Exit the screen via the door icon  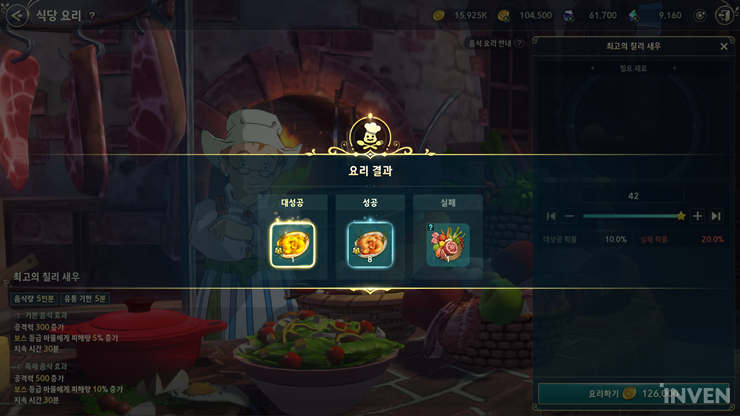pyautogui.click(x=725, y=15)
